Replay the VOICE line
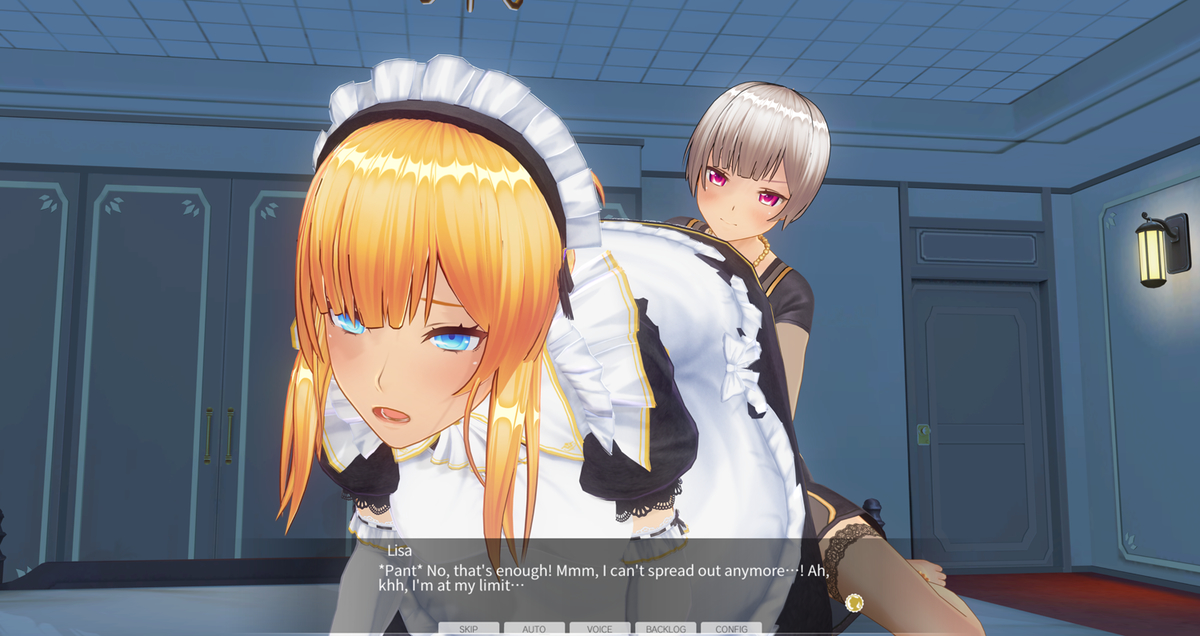Viewport: 1200px width, 636px height. pyautogui.click(x=600, y=629)
